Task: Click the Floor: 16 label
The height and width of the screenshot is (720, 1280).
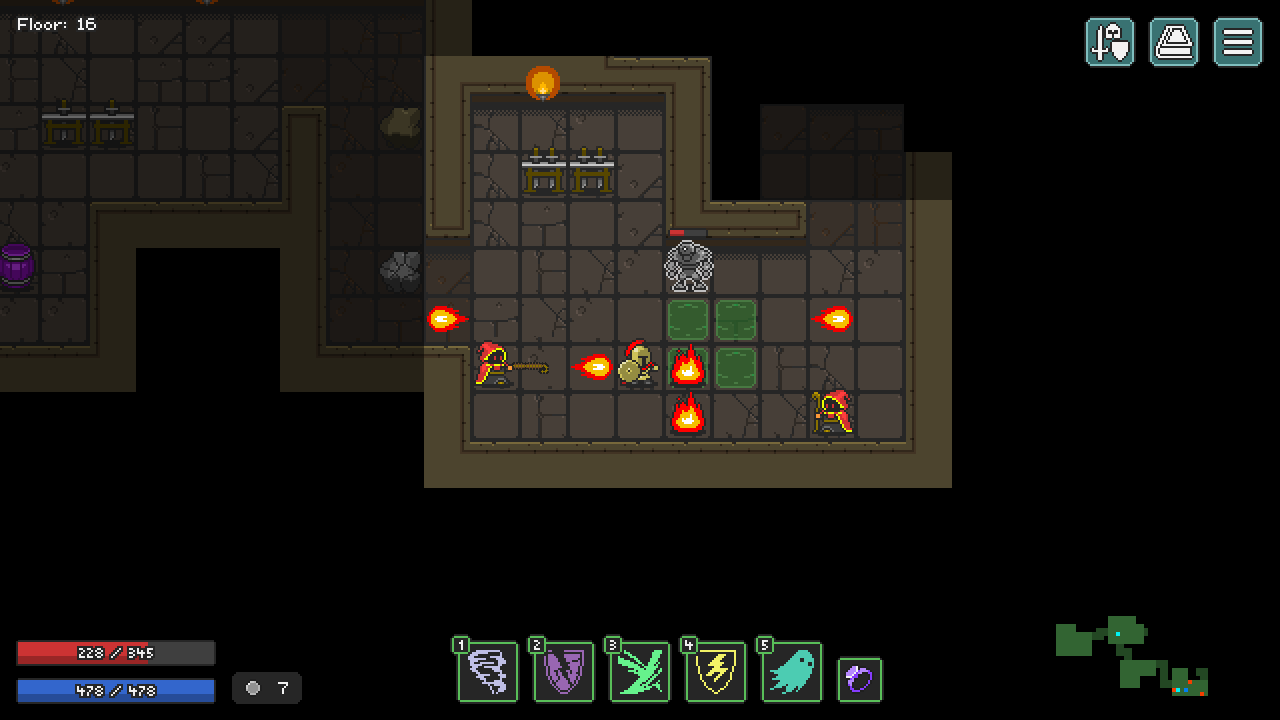Action: pyautogui.click(x=57, y=24)
